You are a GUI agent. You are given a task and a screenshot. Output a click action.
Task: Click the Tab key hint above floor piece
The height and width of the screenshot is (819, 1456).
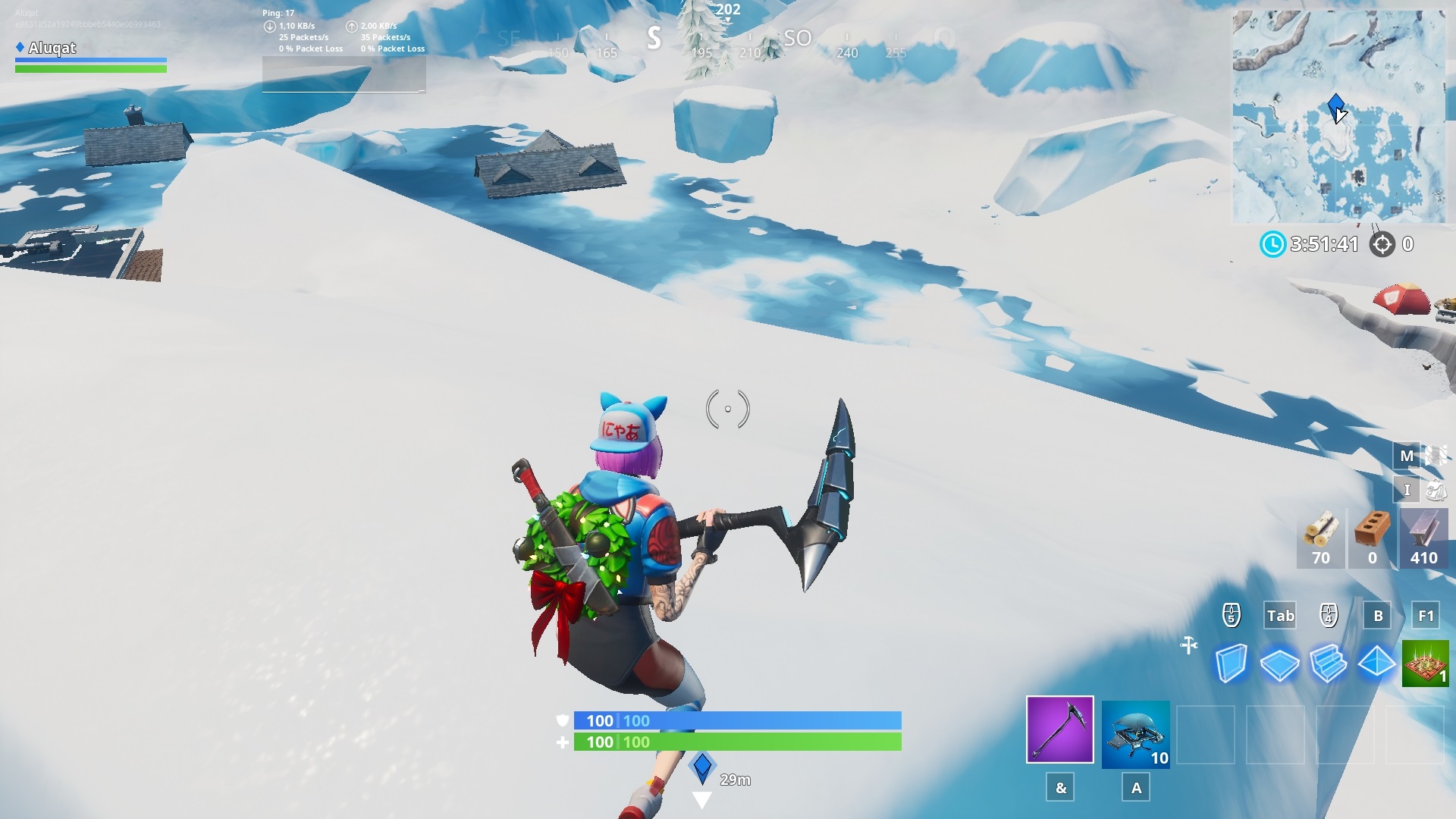(x=1279, y=616)
